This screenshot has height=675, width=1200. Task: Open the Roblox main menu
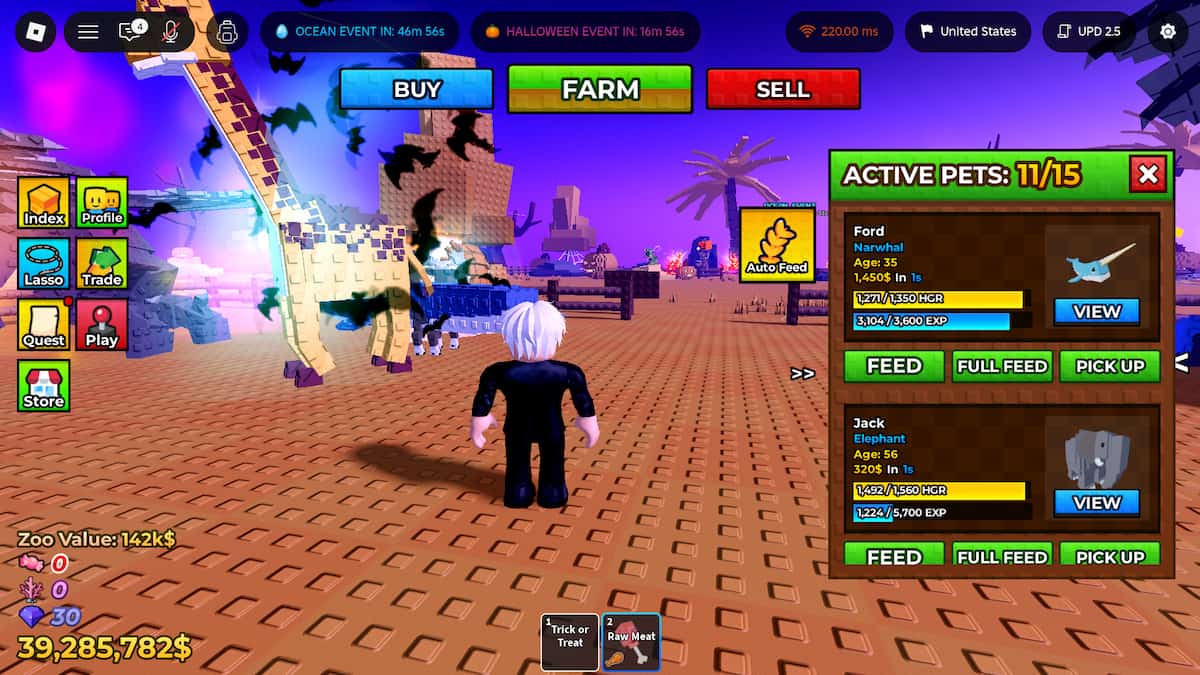coord(35,32)
